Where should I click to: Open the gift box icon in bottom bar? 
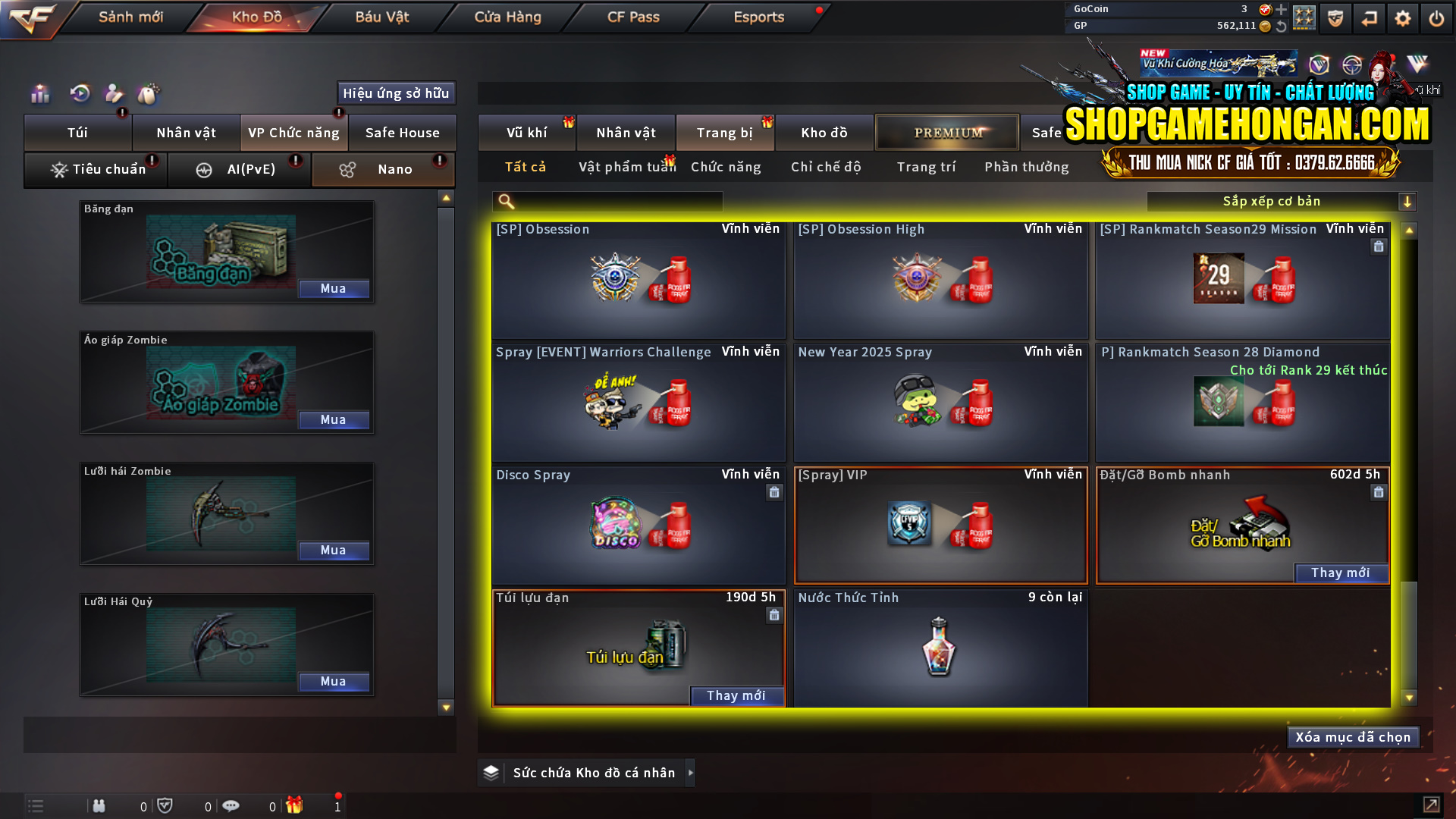pyautogui.click(x=296, y=805)
